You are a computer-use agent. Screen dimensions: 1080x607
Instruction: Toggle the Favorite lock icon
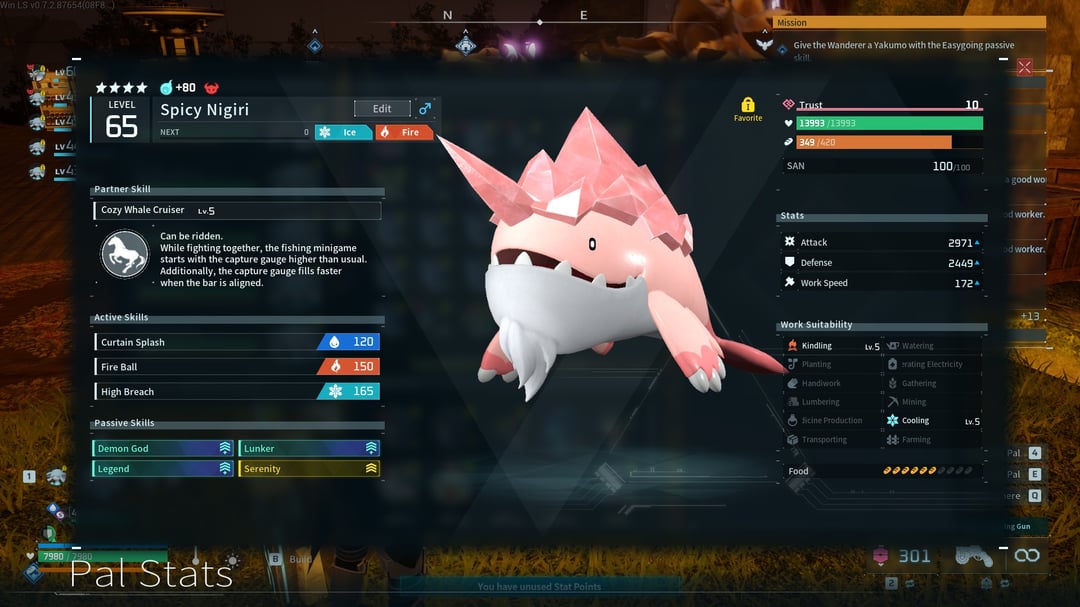tap(748, 106)
